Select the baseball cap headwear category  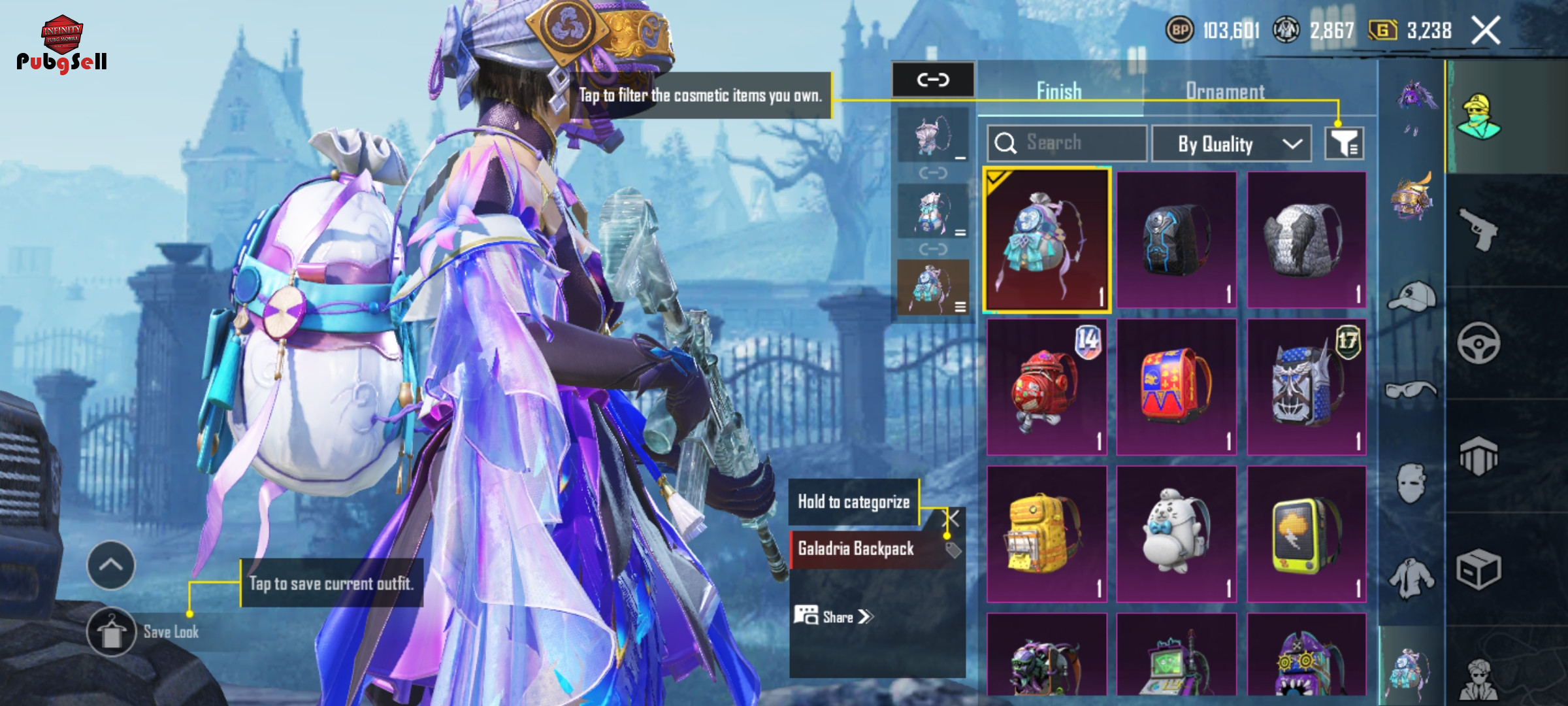tap(1411, 297)
